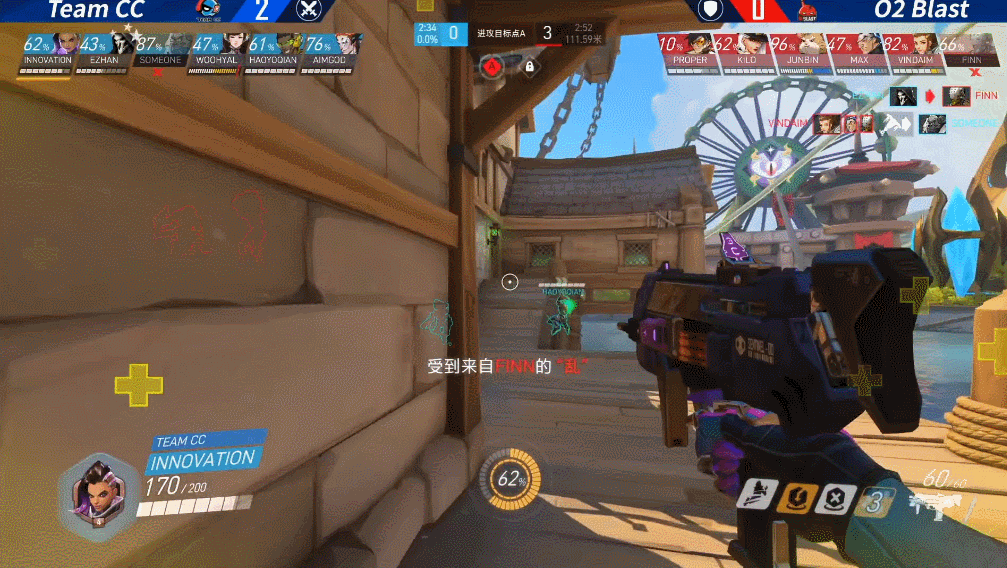
Task: Click the O2 Blast team logo
Action: point(808,11)
